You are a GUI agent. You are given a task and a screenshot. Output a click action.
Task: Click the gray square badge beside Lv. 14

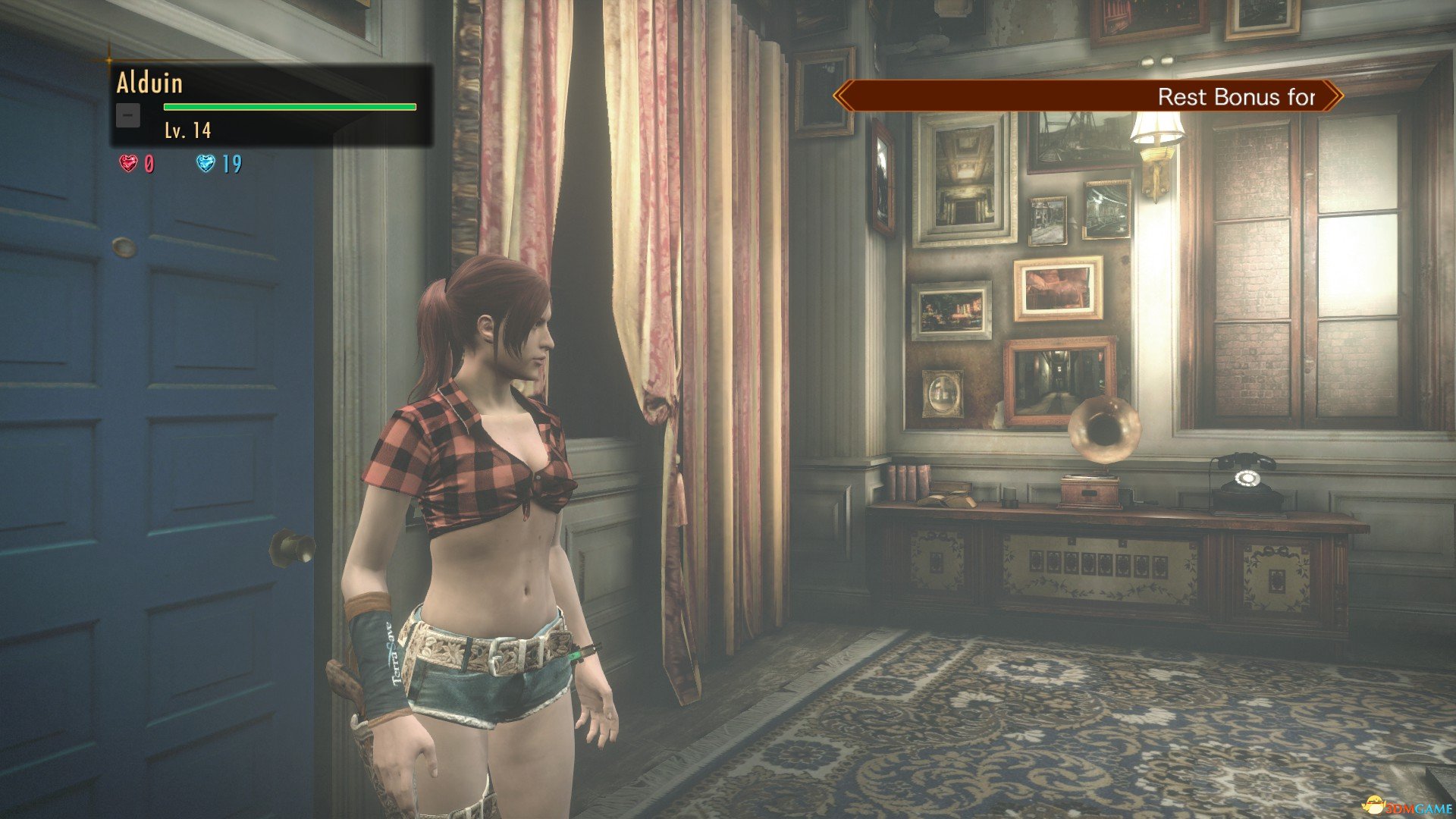click(x=128, y=115)
